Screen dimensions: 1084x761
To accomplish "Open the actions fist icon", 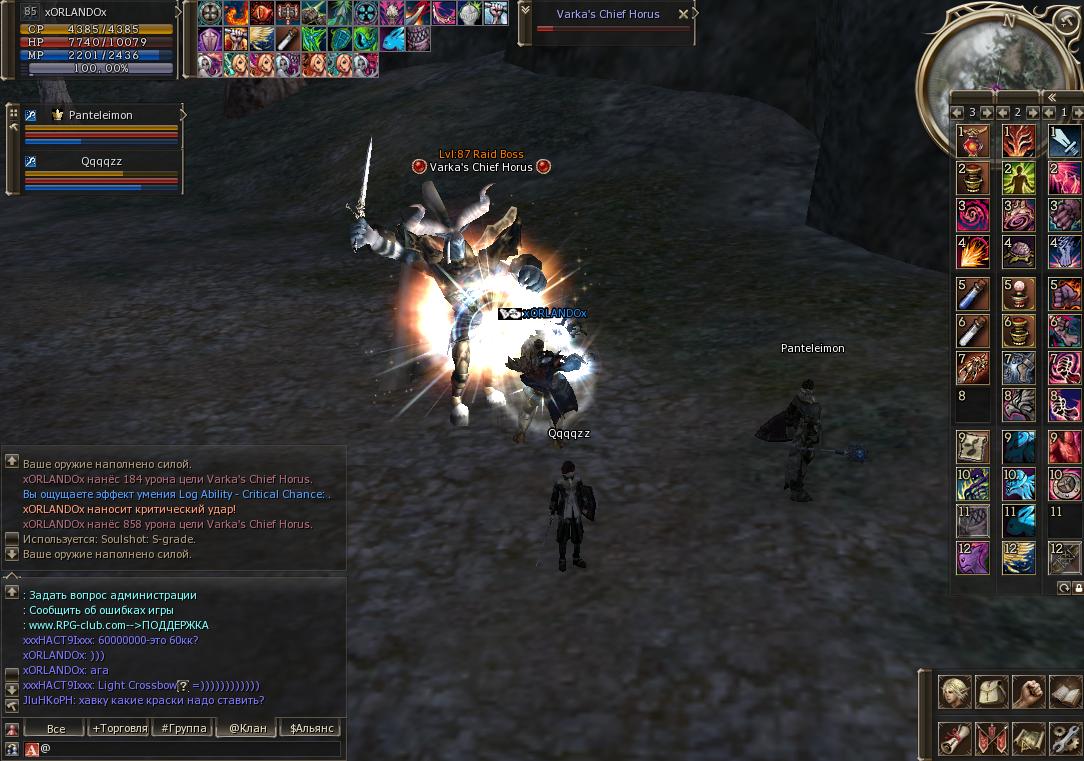I will [1029, 692].
